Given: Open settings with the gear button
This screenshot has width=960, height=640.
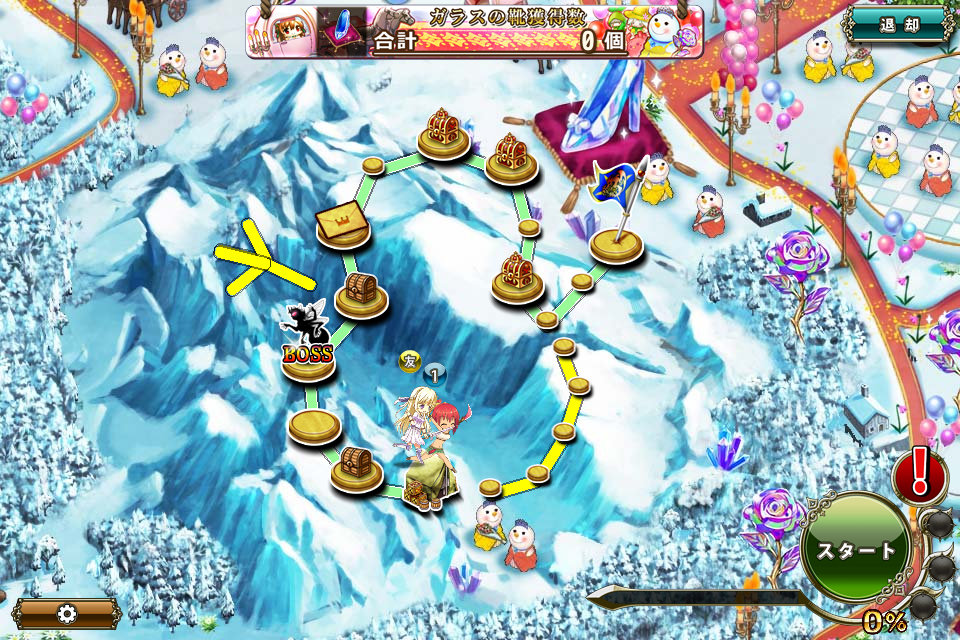Looking at the screenshot, I should [x=66, y=613].
